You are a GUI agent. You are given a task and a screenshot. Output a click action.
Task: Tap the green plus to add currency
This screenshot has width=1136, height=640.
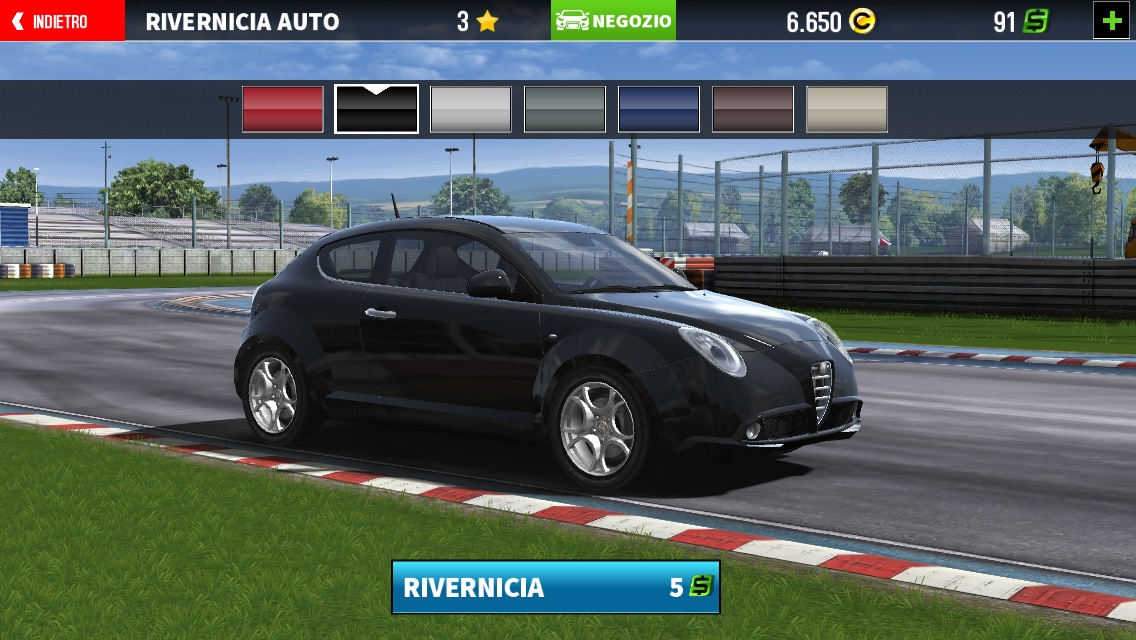pyautogui.click(x=1111, y=21)
